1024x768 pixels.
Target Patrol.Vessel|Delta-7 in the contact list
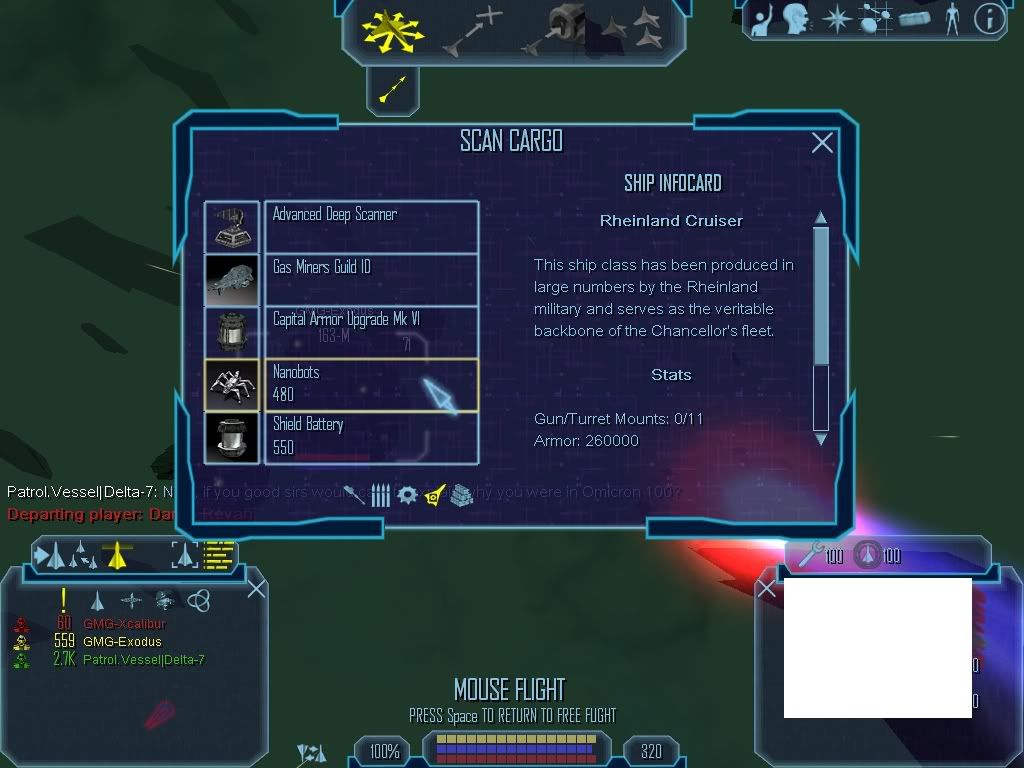point(143,660)
